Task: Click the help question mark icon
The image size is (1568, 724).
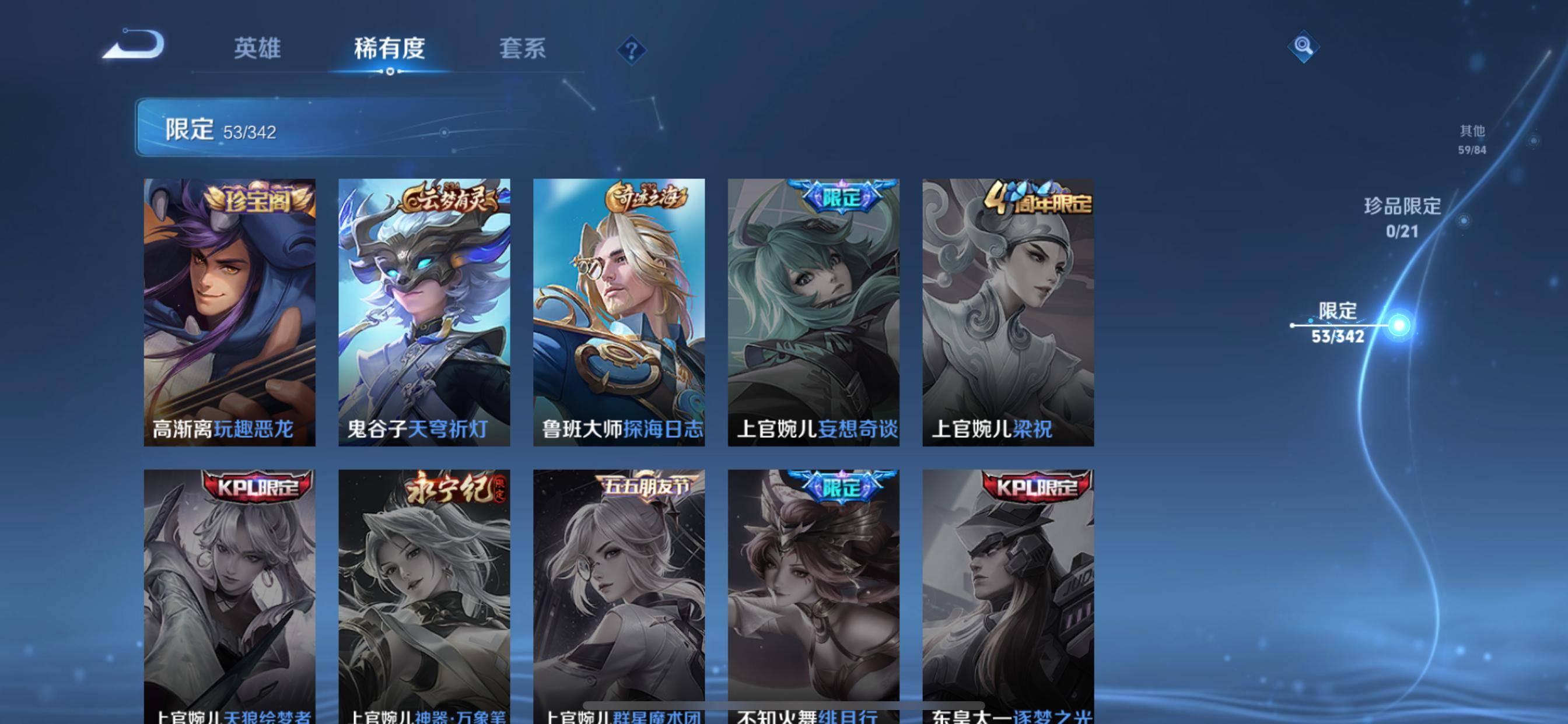Action: (633, 52)
